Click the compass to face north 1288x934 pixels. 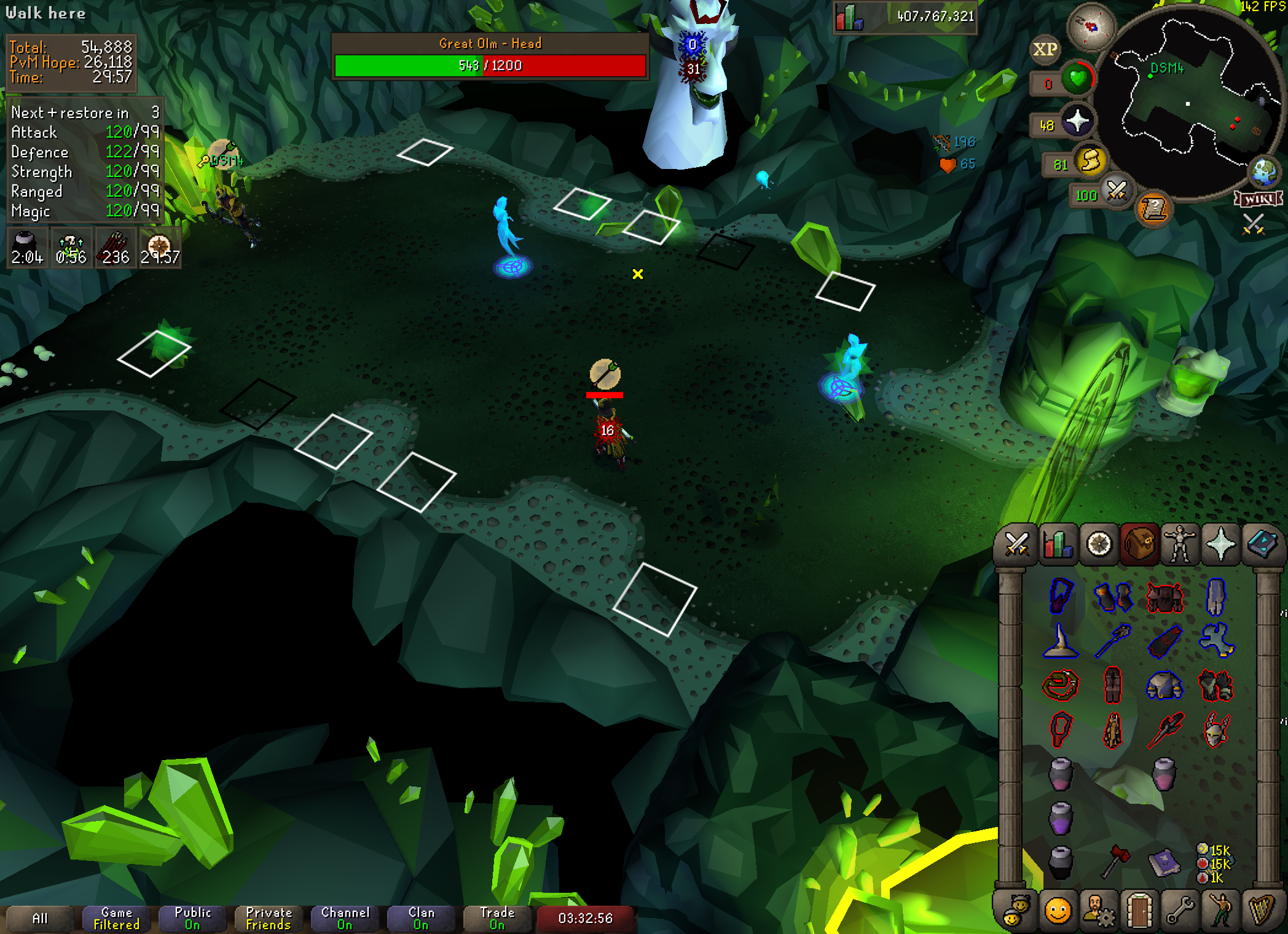click(1091, 27)
